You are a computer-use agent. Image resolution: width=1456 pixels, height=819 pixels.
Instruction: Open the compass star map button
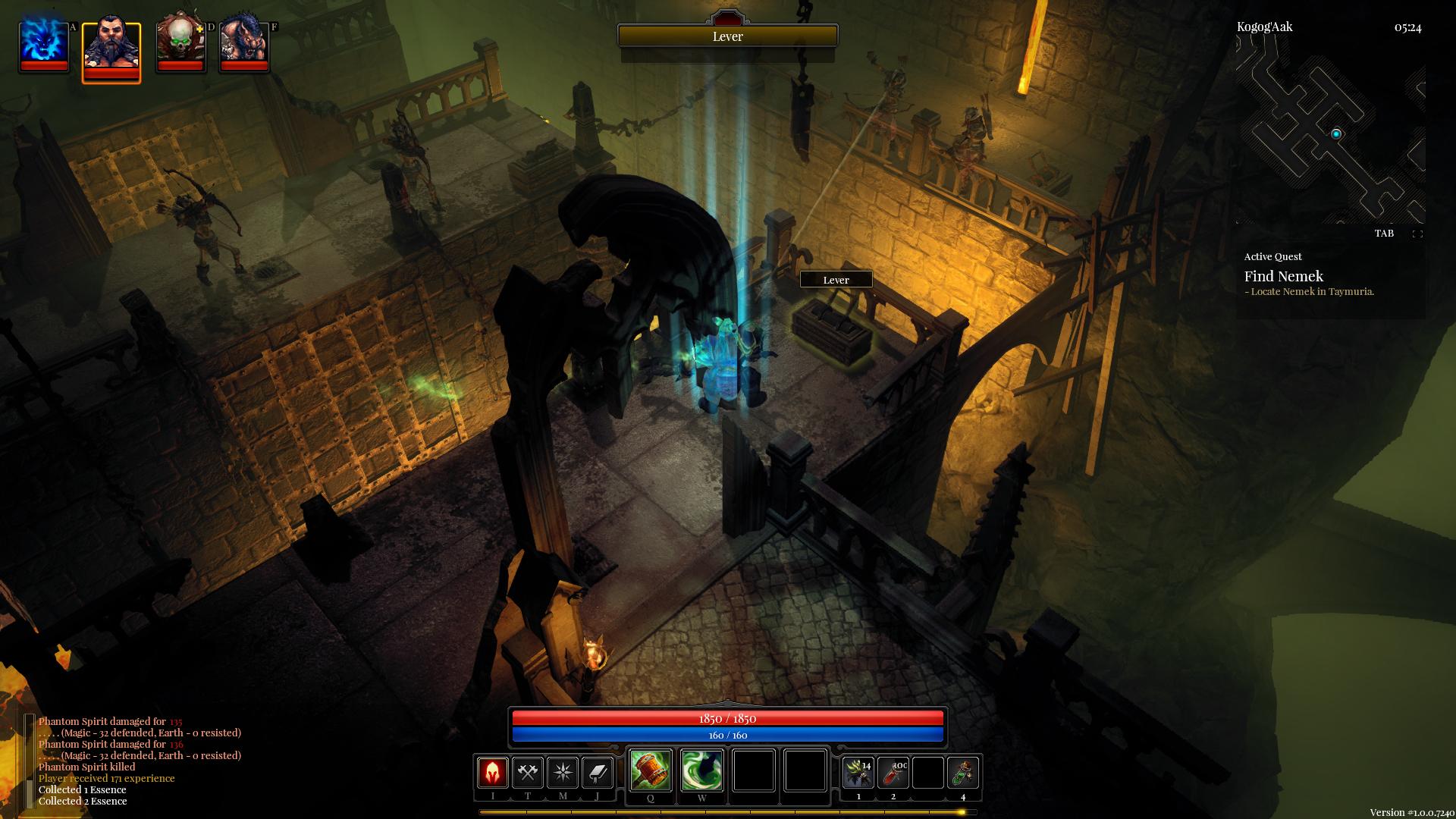(x=563, y=773)
